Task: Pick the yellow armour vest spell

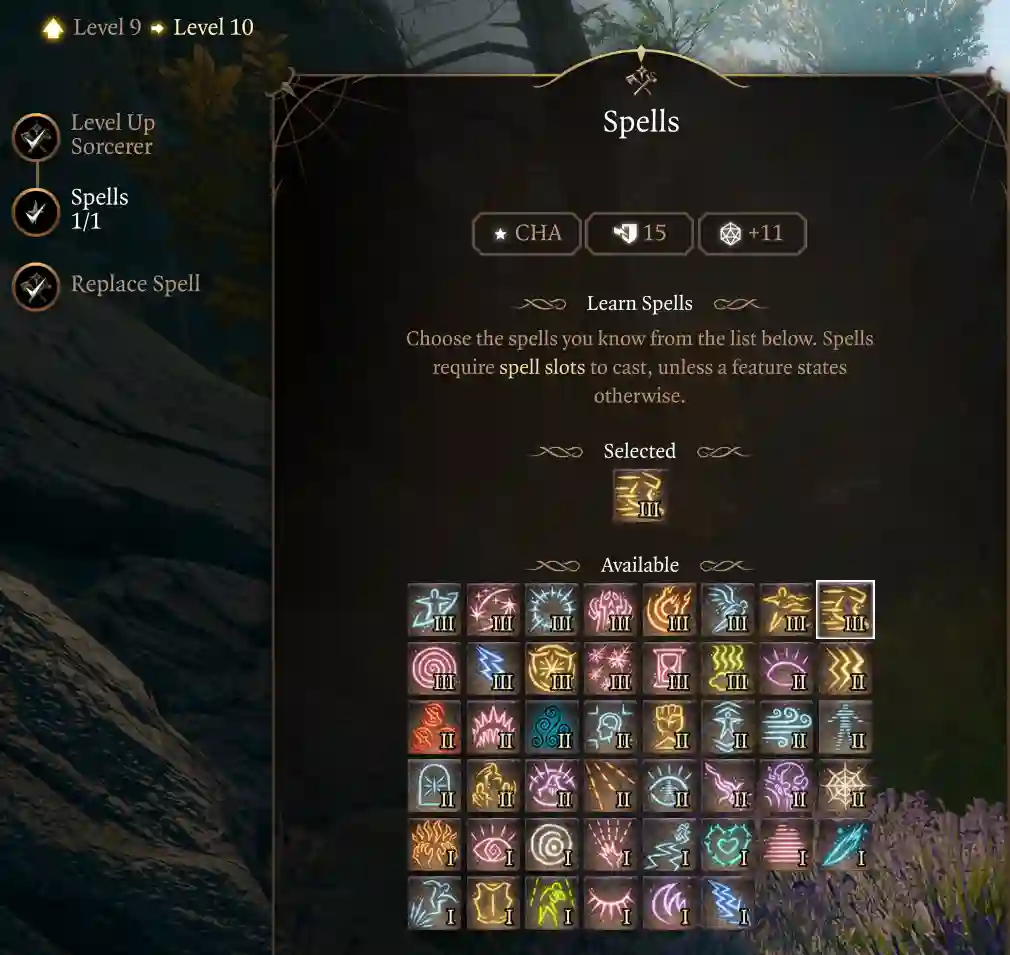Action: pos(493,903)
